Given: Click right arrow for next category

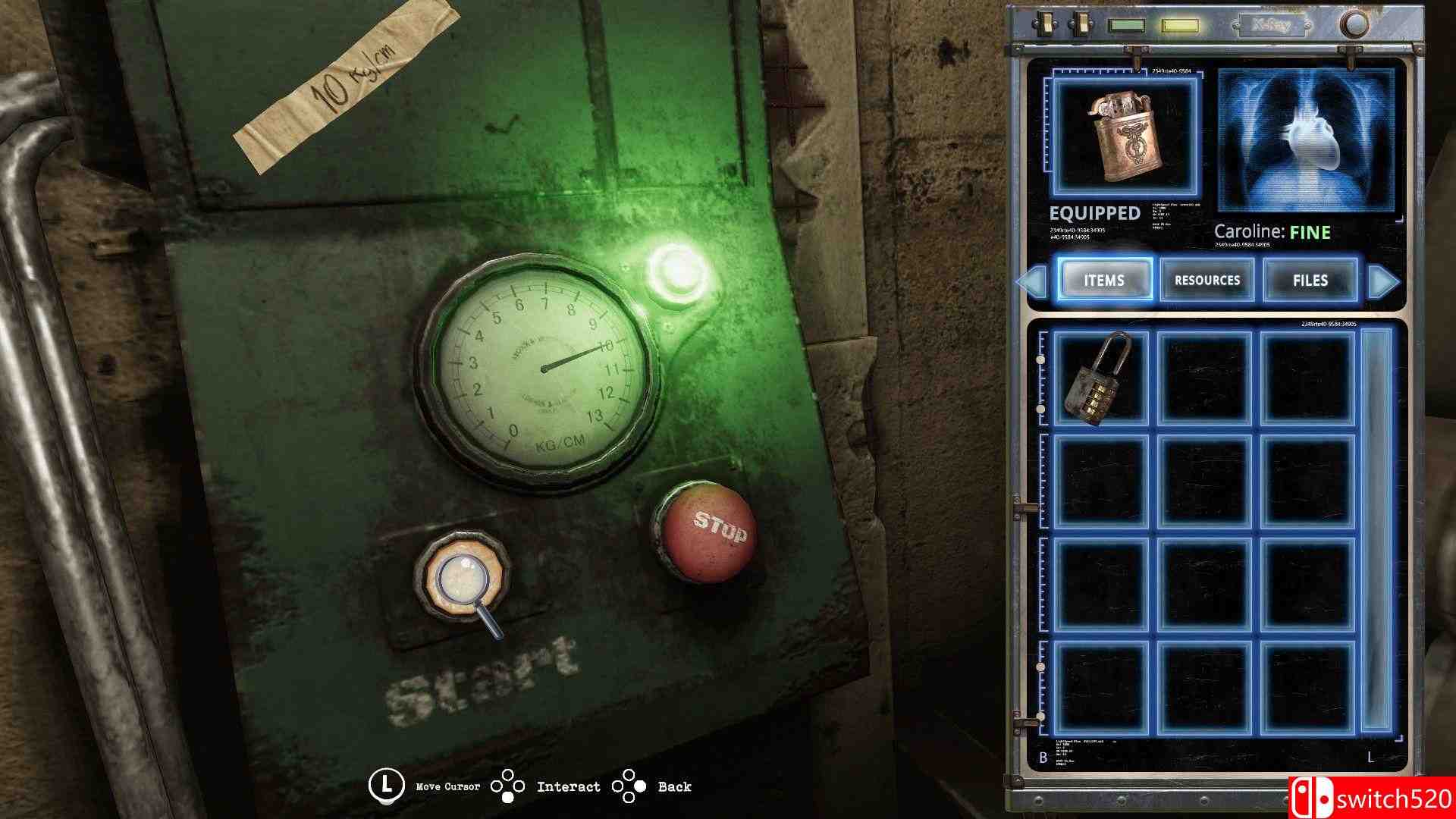Looking at the screenshot, I should (1386, 281).
